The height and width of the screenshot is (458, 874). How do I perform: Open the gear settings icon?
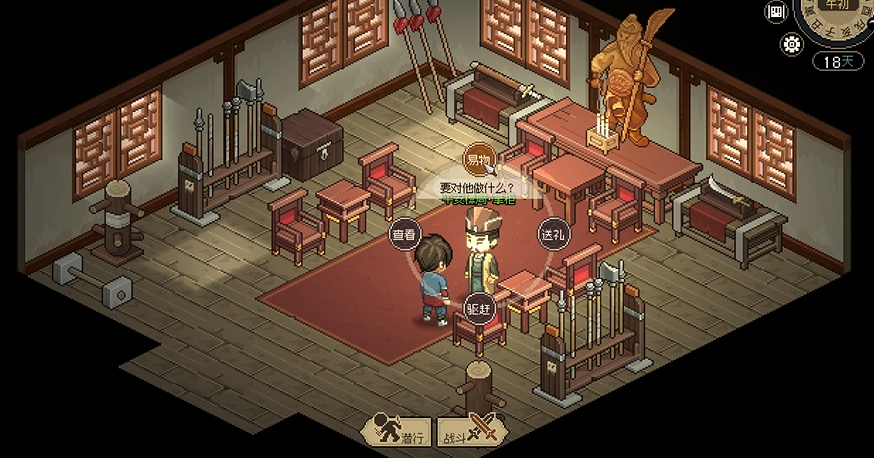tap(794, 44)
